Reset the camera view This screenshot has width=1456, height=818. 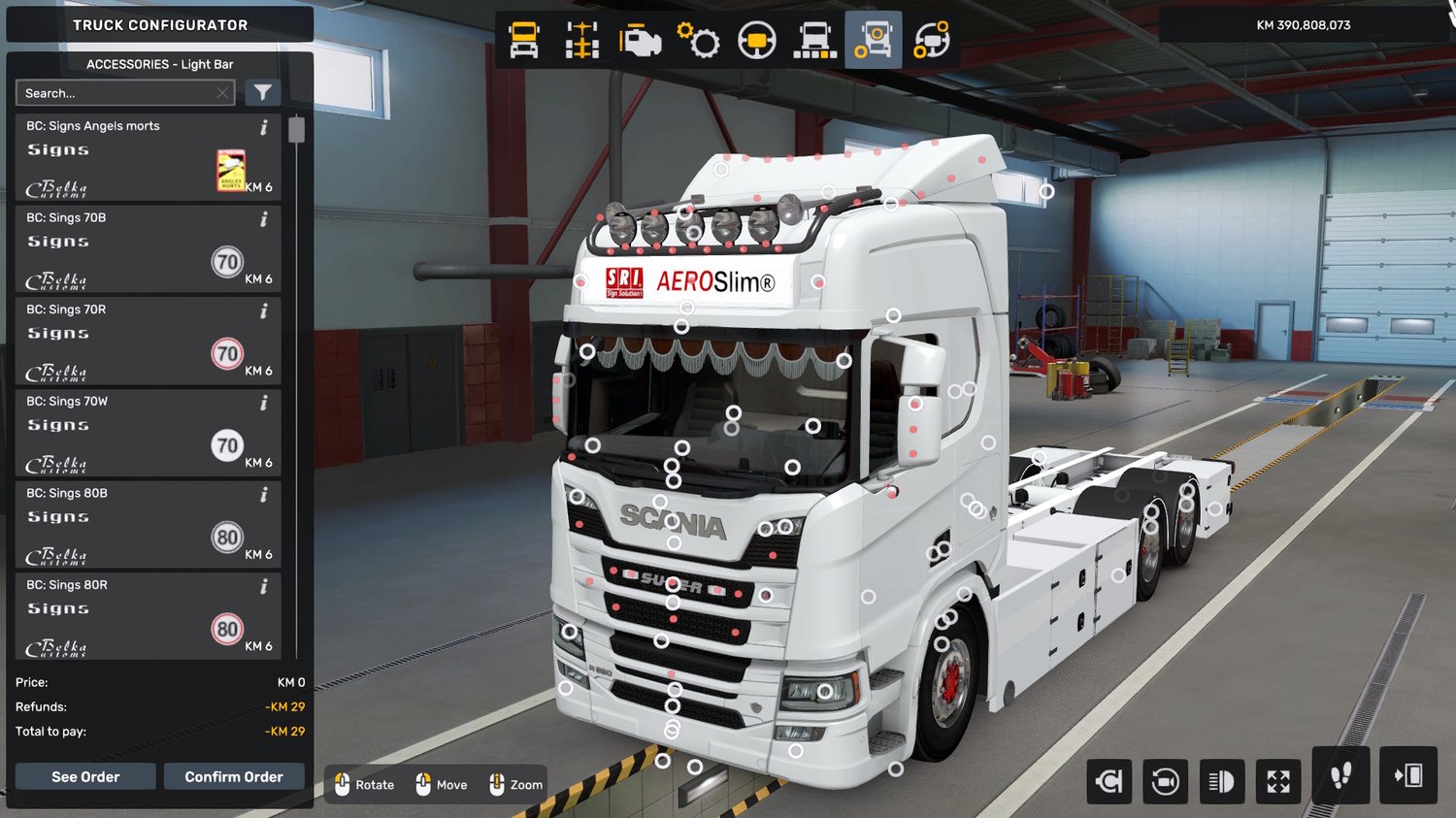pyautogui.click(x=1165, y=780)
